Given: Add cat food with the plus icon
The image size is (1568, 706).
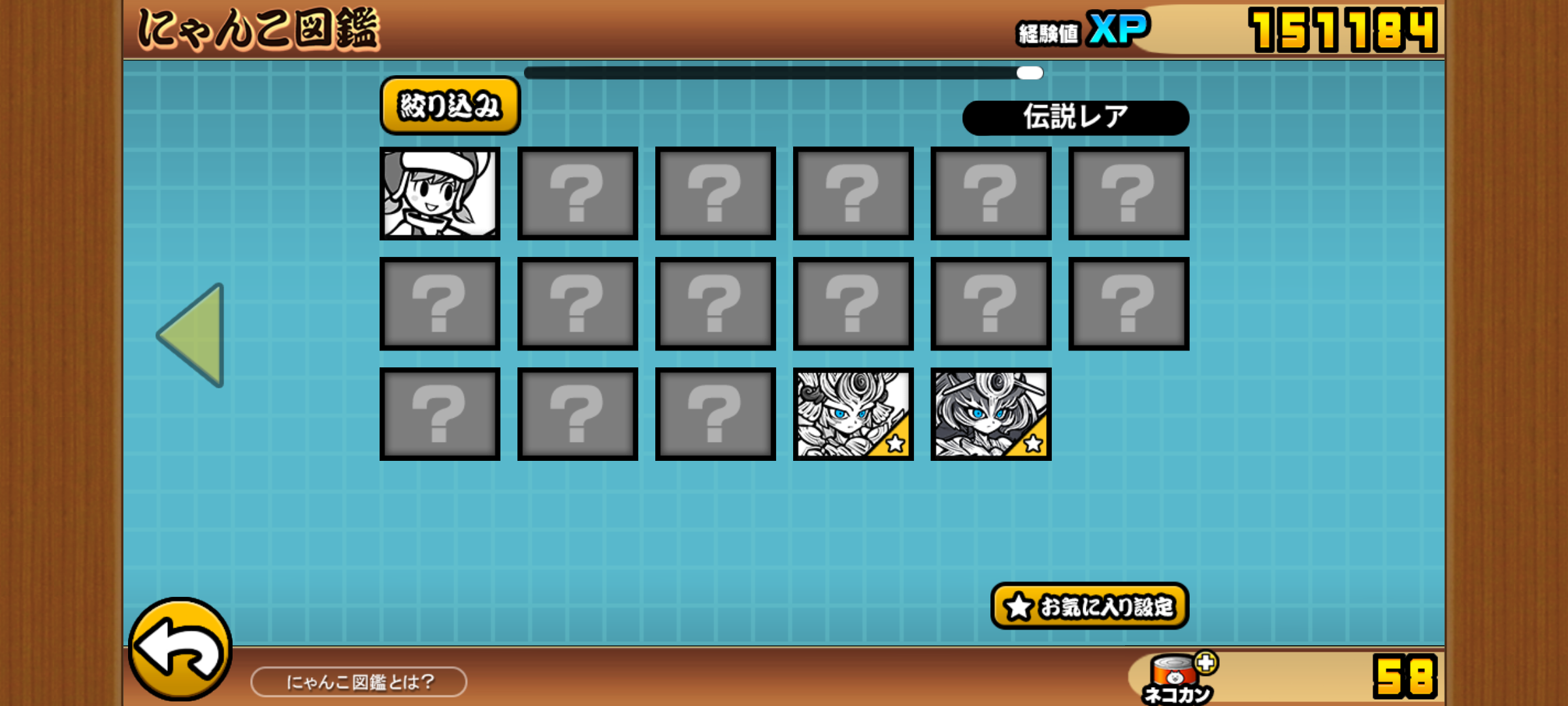Looking at the screenshot, I should pyautogui.click(x=1205, y=663).
